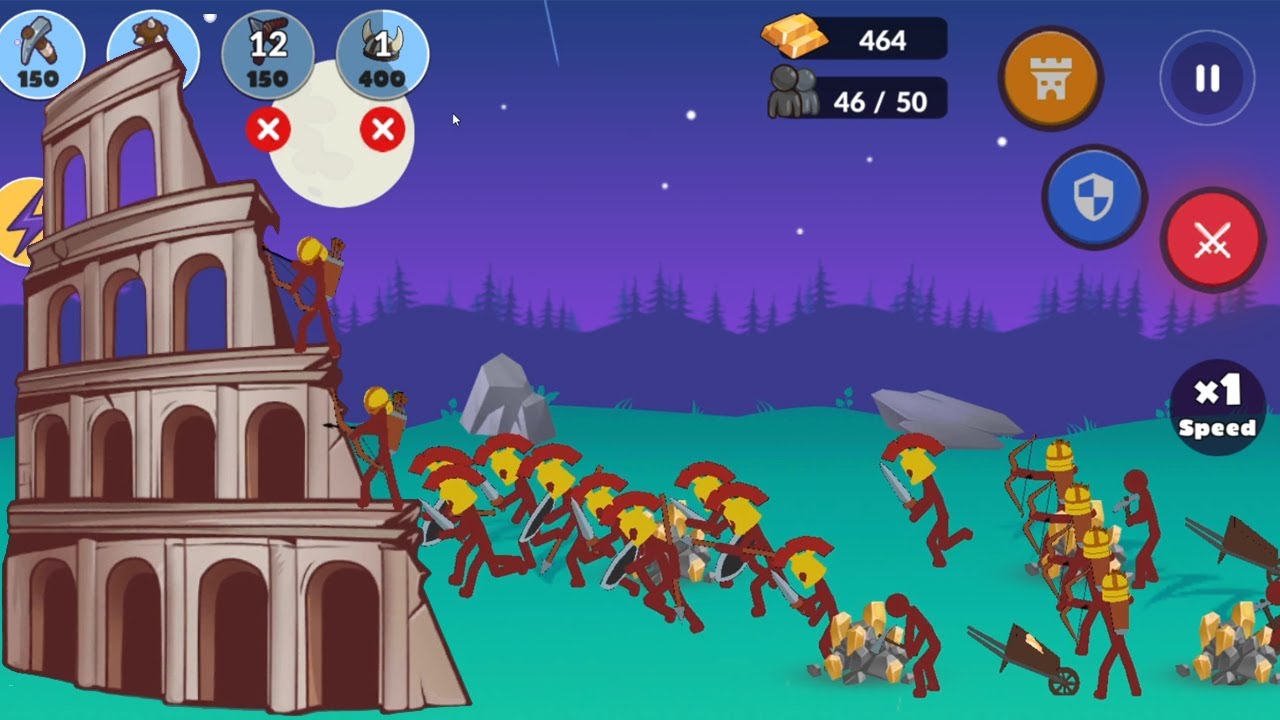Cancel the queued horned helmet unit

coord(382,129)
